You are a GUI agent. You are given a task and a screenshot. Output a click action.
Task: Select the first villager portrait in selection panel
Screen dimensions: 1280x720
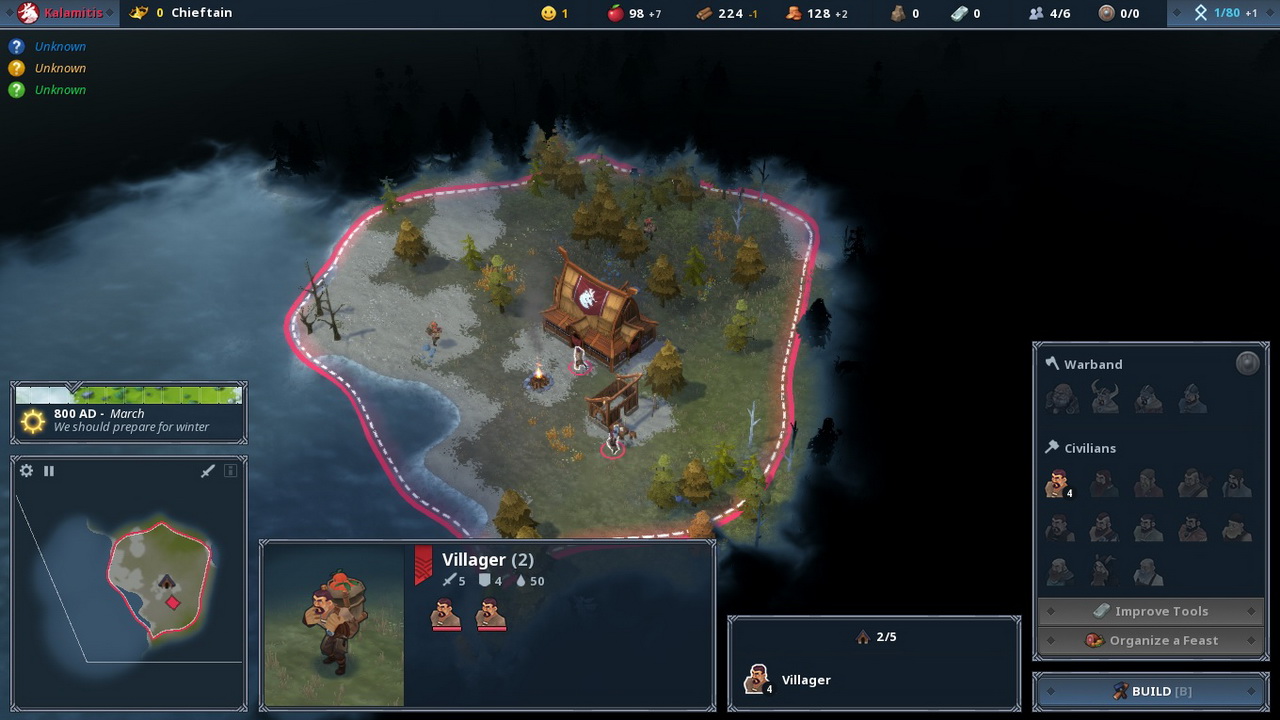pos(445,613)
